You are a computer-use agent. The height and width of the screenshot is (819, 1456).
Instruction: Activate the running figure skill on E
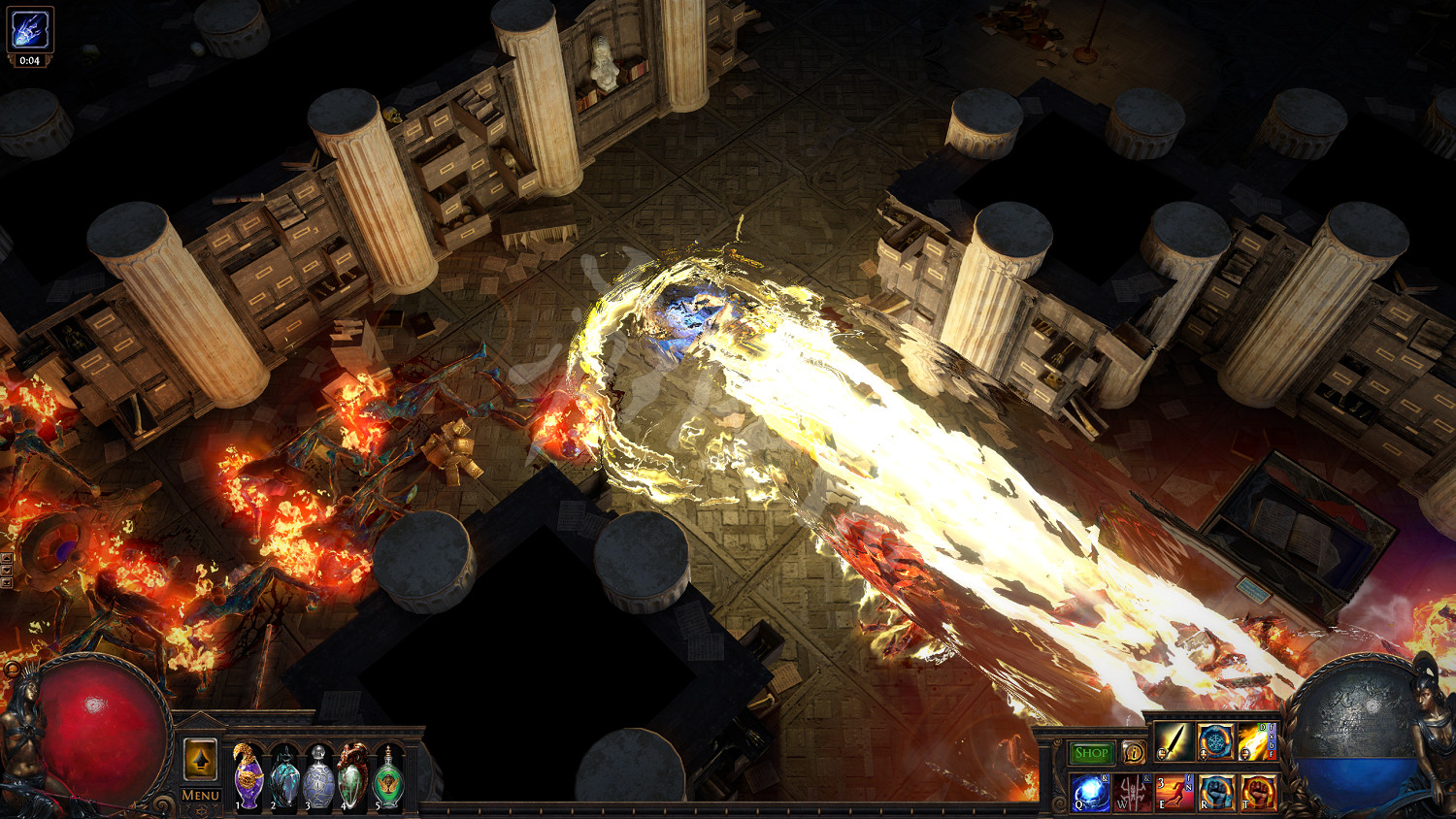[1174, 792]
